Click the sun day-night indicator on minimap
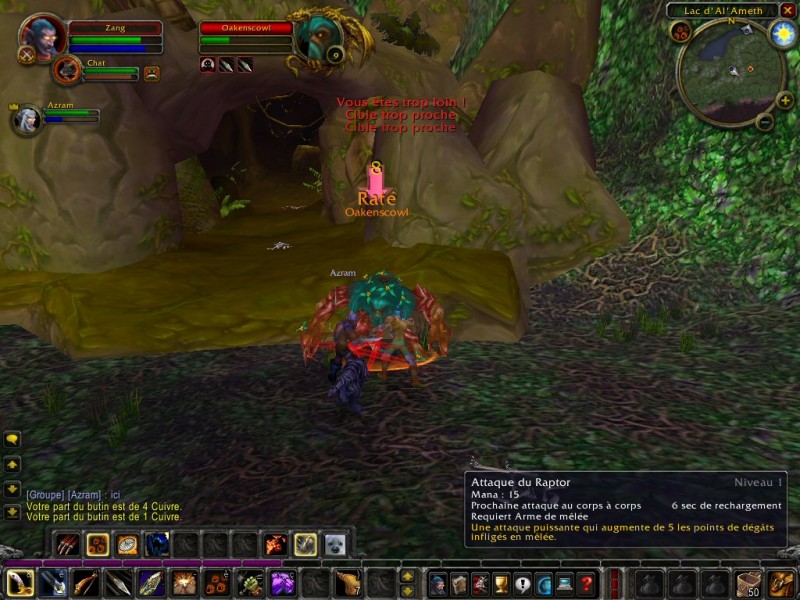800x600 pixels. tap(782, 33)
